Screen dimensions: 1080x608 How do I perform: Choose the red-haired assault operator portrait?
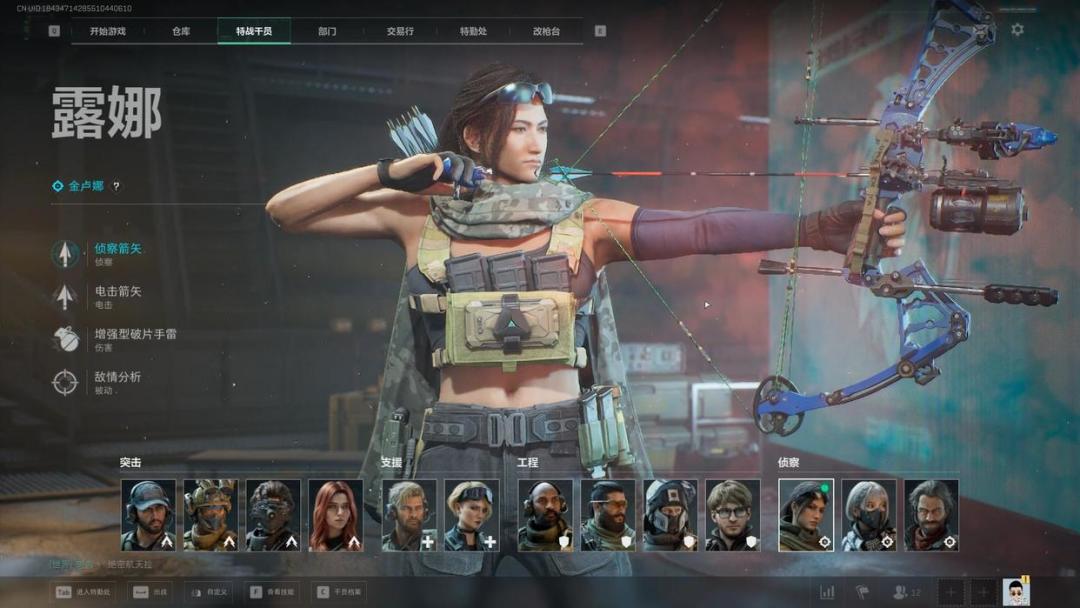pyautogui.click(x=335, y=515)
